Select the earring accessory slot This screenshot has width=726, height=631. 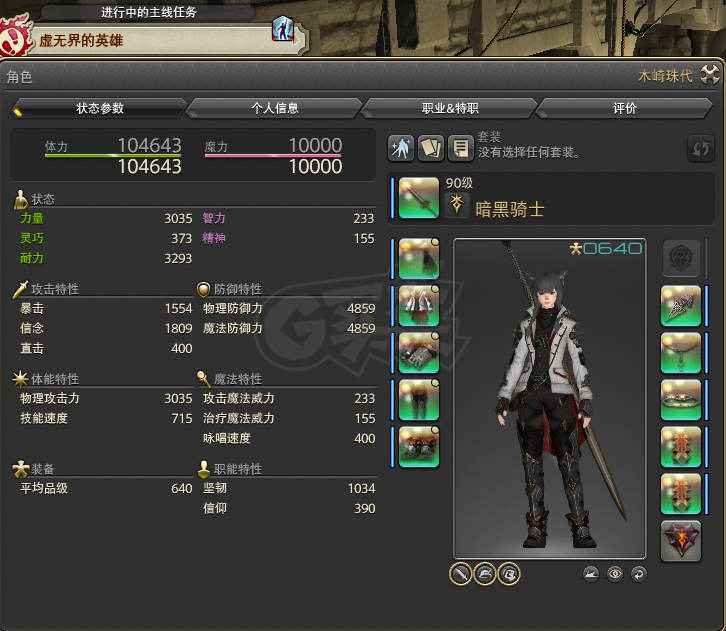pyautogui.click(x=681, y=306)
